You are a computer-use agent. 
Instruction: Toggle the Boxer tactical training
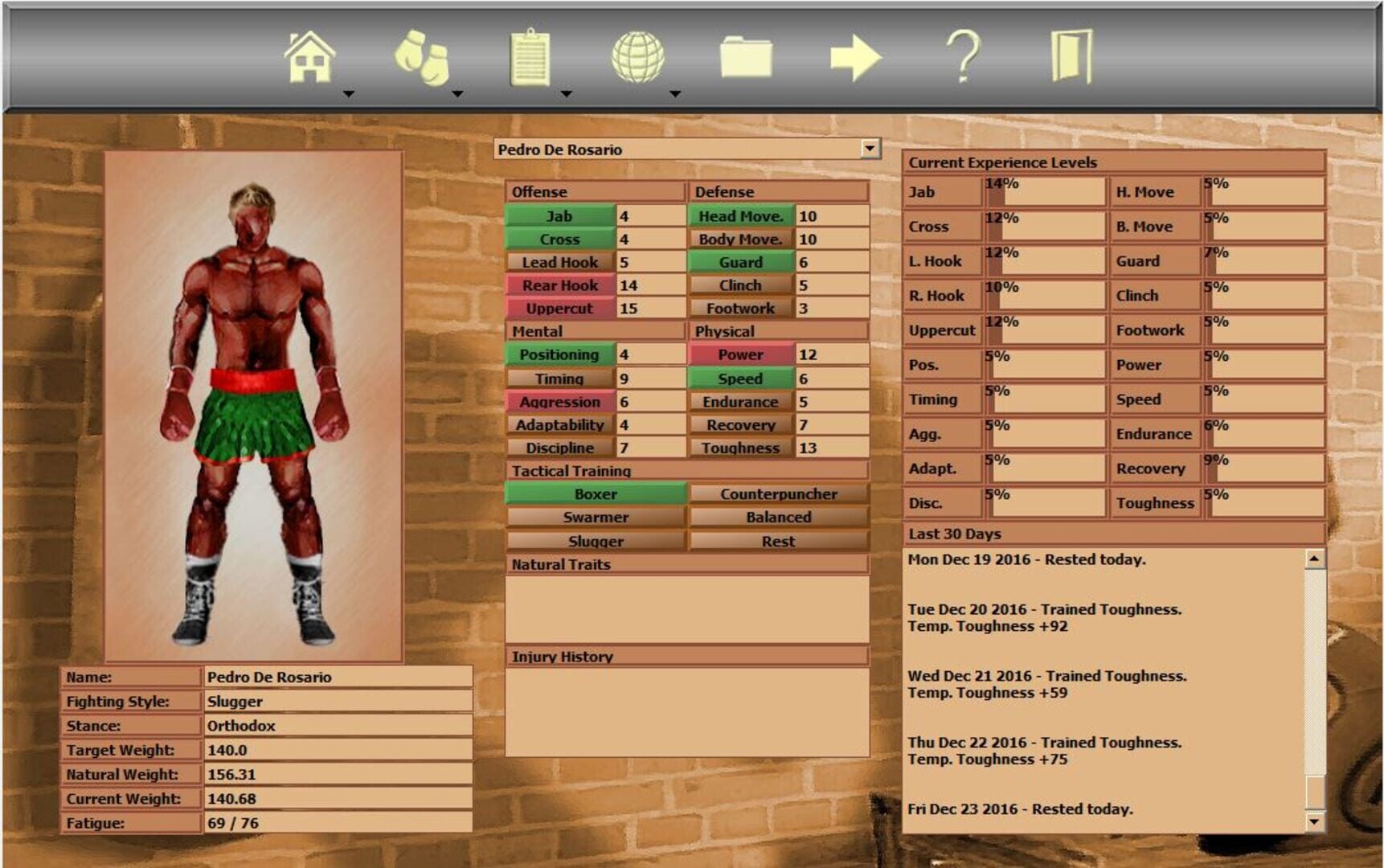tap(595, 493)
